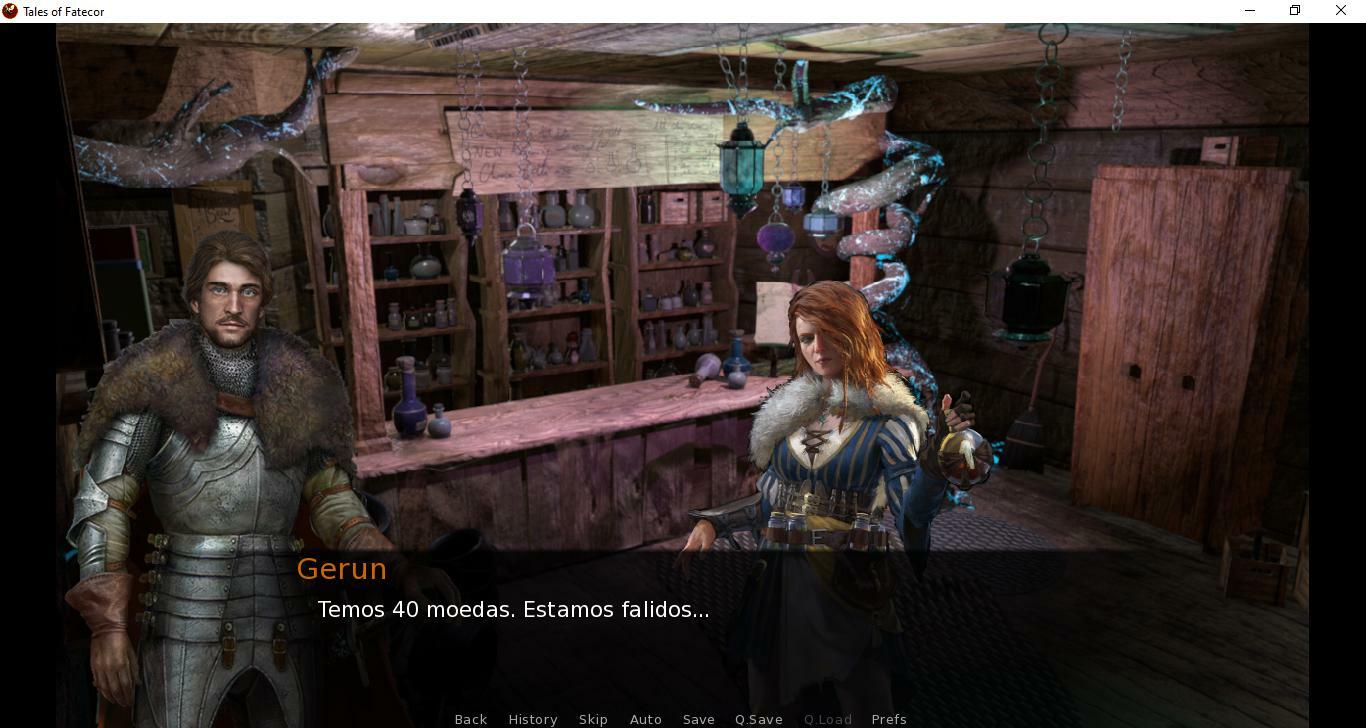Quick save the game with Q.Save
Image resolution: width=1366 pixels, height=728 pixels.
tap(758, 719)
